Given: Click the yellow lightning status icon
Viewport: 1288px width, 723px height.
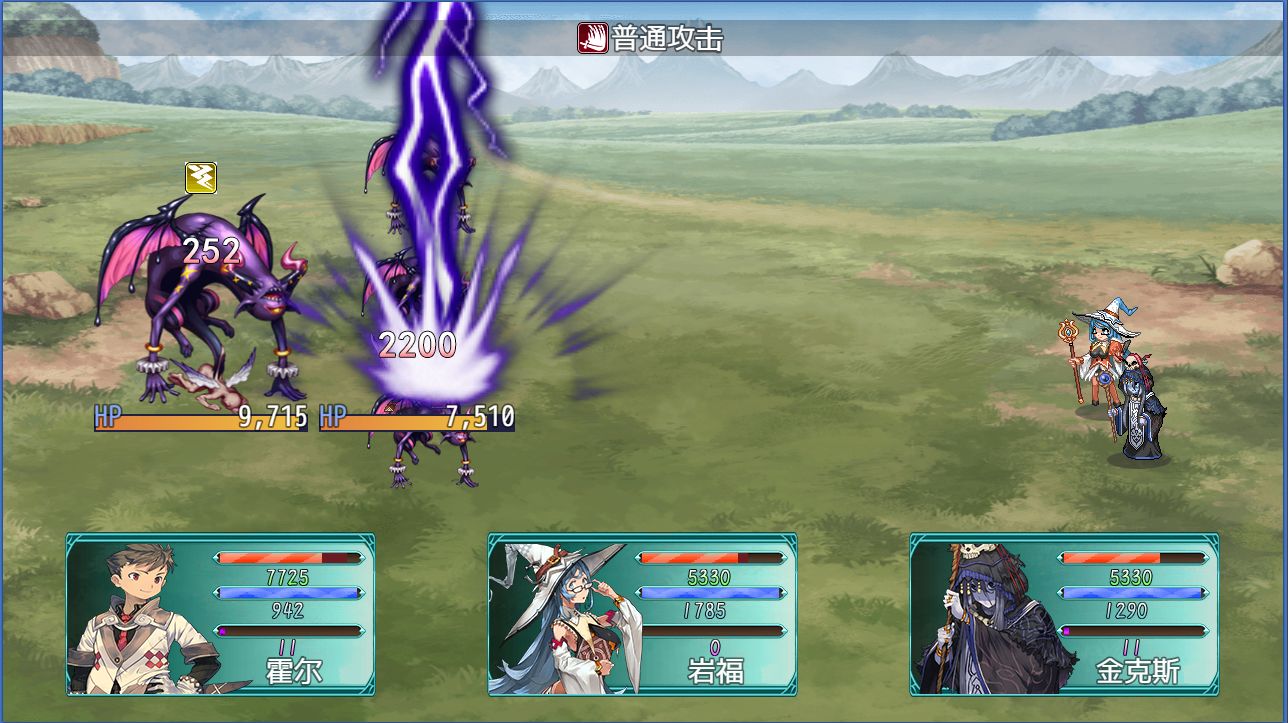Looking at the screenshot, I should click(200, 178).
